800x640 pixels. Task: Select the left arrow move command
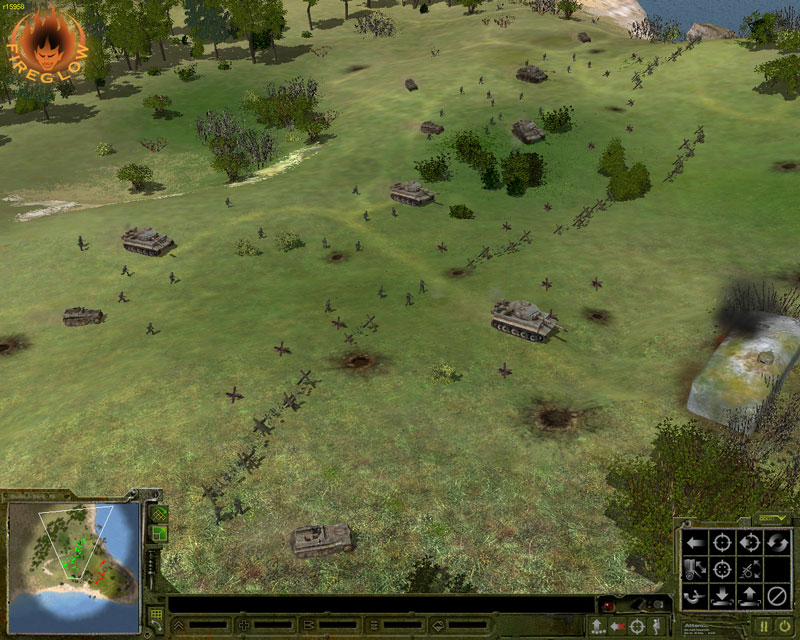point(693,543)
